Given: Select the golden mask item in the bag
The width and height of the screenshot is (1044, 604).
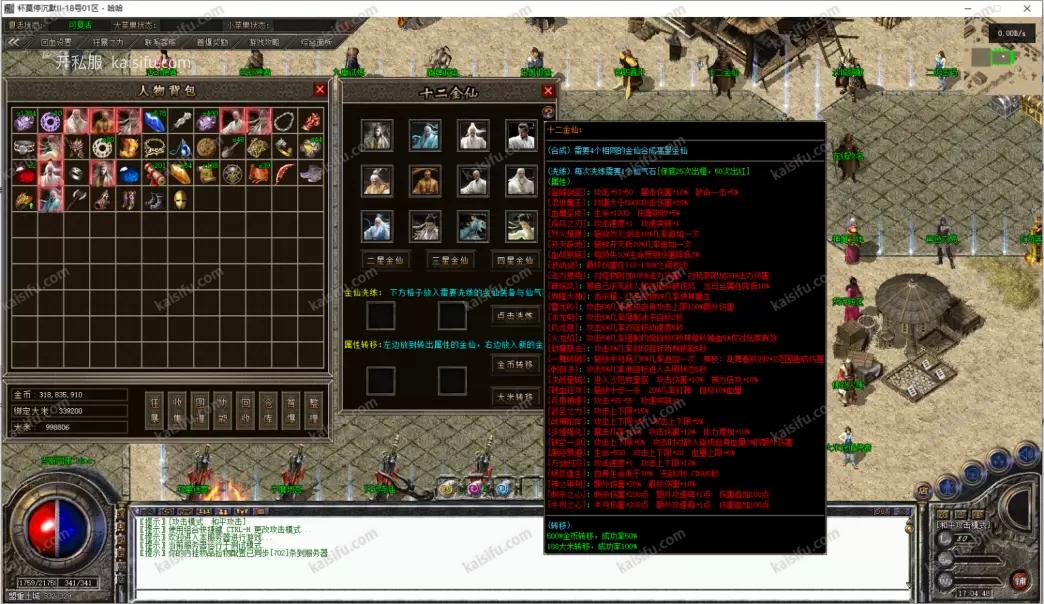Looking at the screenshot, I should [180, 199].
